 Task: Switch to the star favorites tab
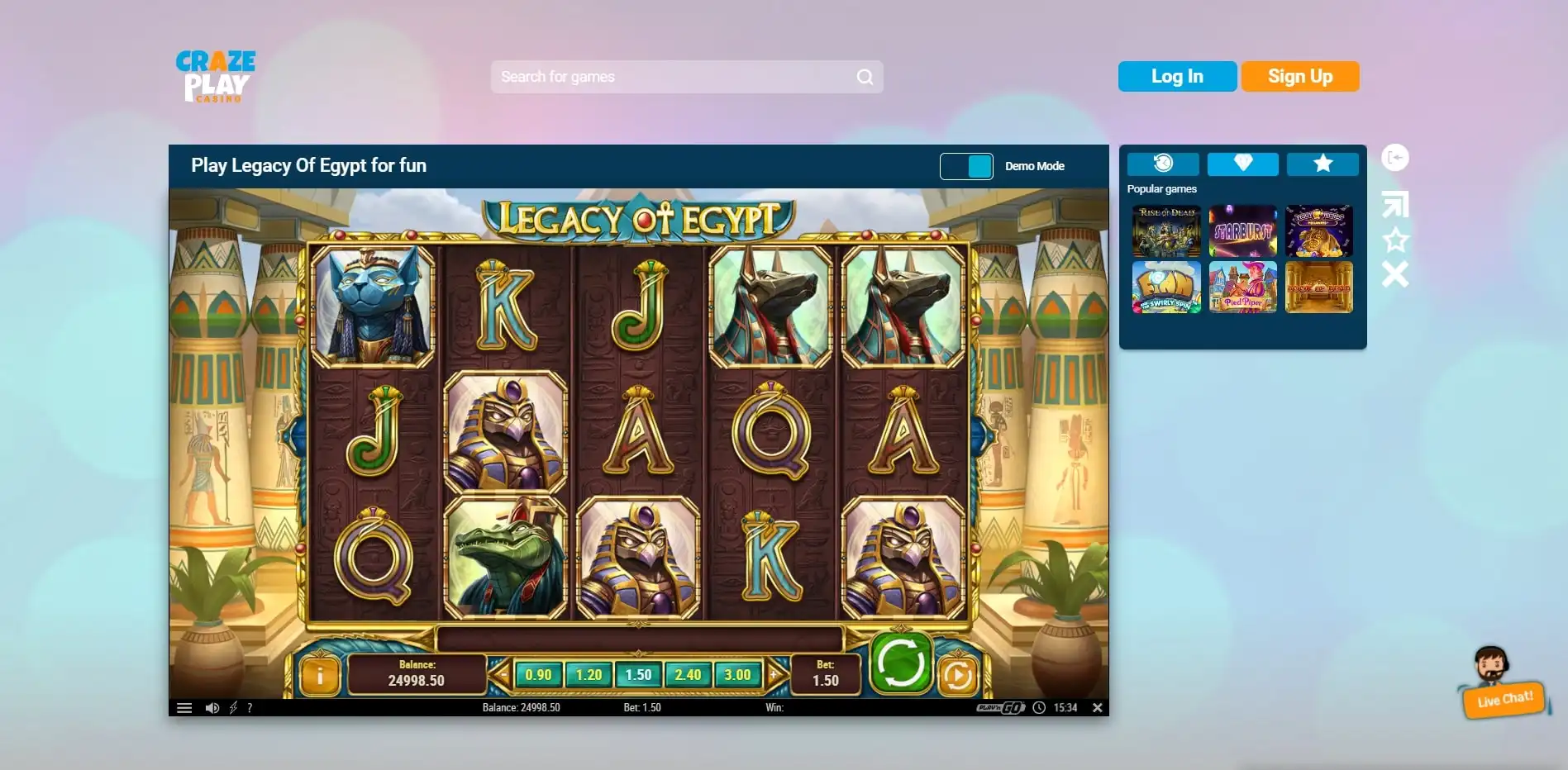(x=1323, y=164)
